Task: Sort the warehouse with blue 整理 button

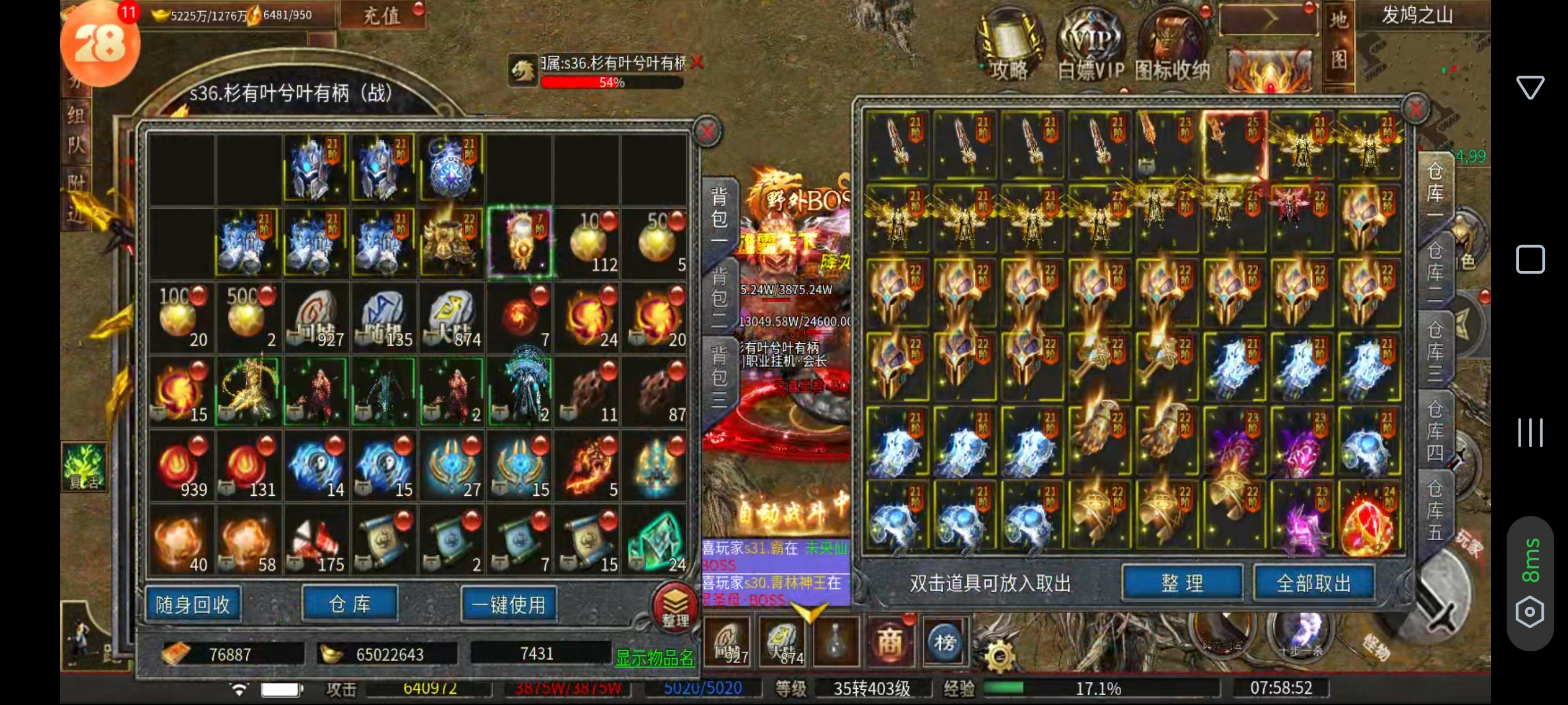Action: pyautogui.click(x=1181, y=582)
